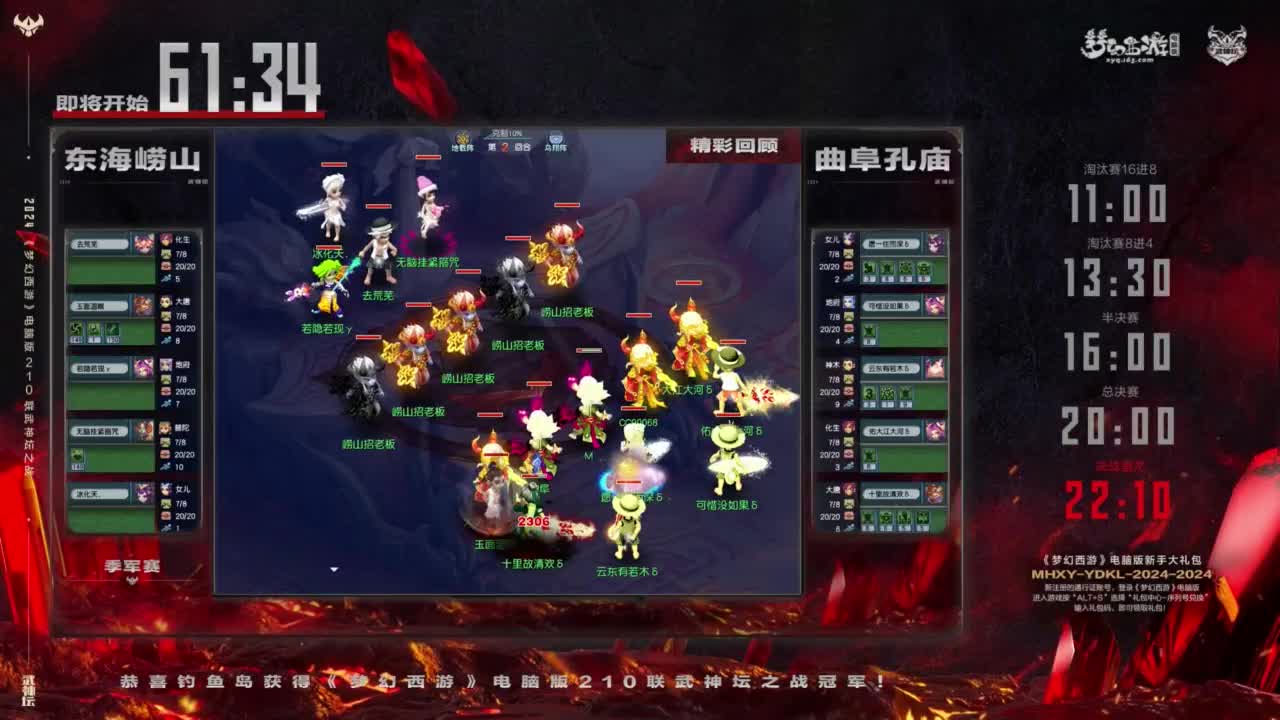Click 女儿 portrait at bottom of left roster

pos(143,492)
